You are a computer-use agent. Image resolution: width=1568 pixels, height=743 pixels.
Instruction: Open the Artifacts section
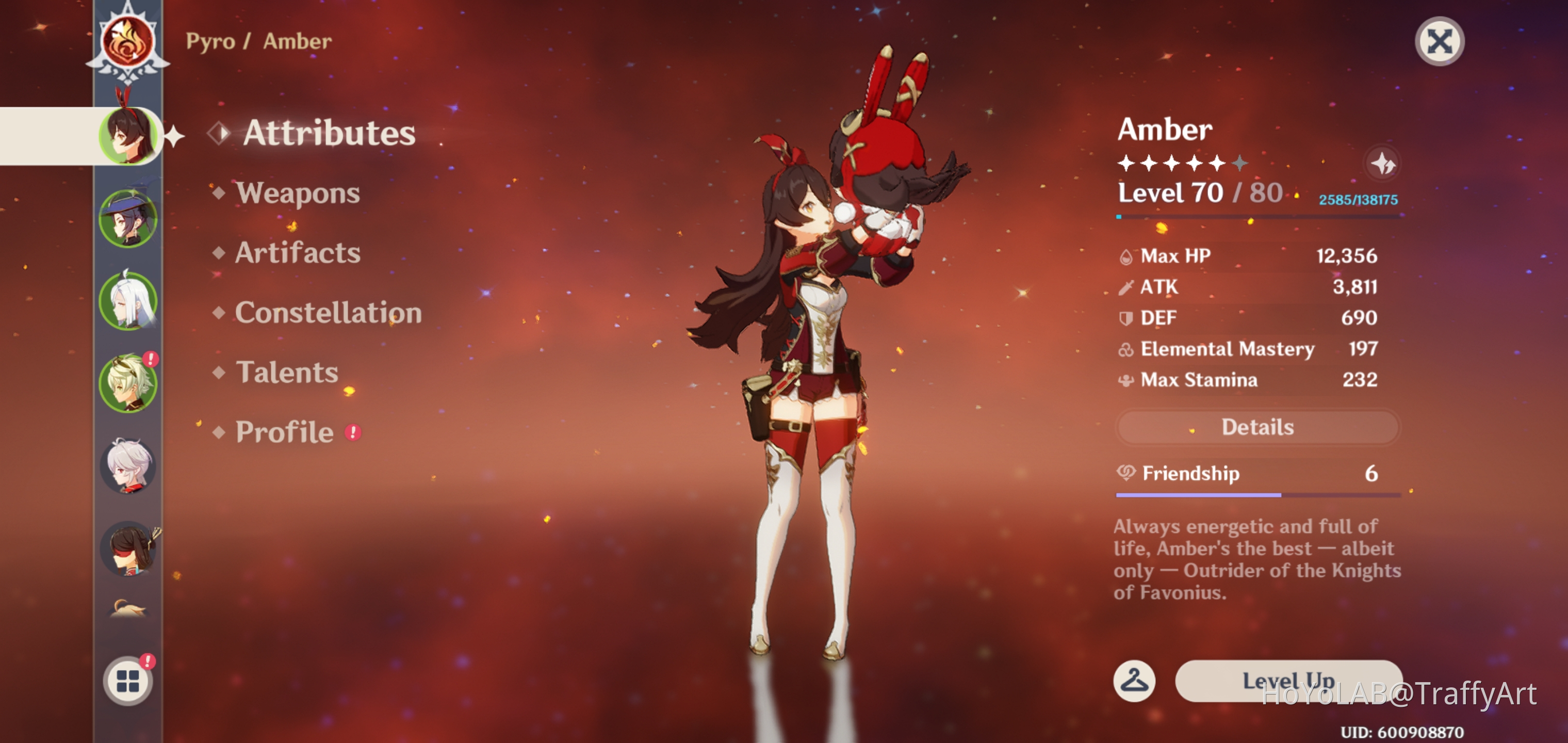(296, 253)
